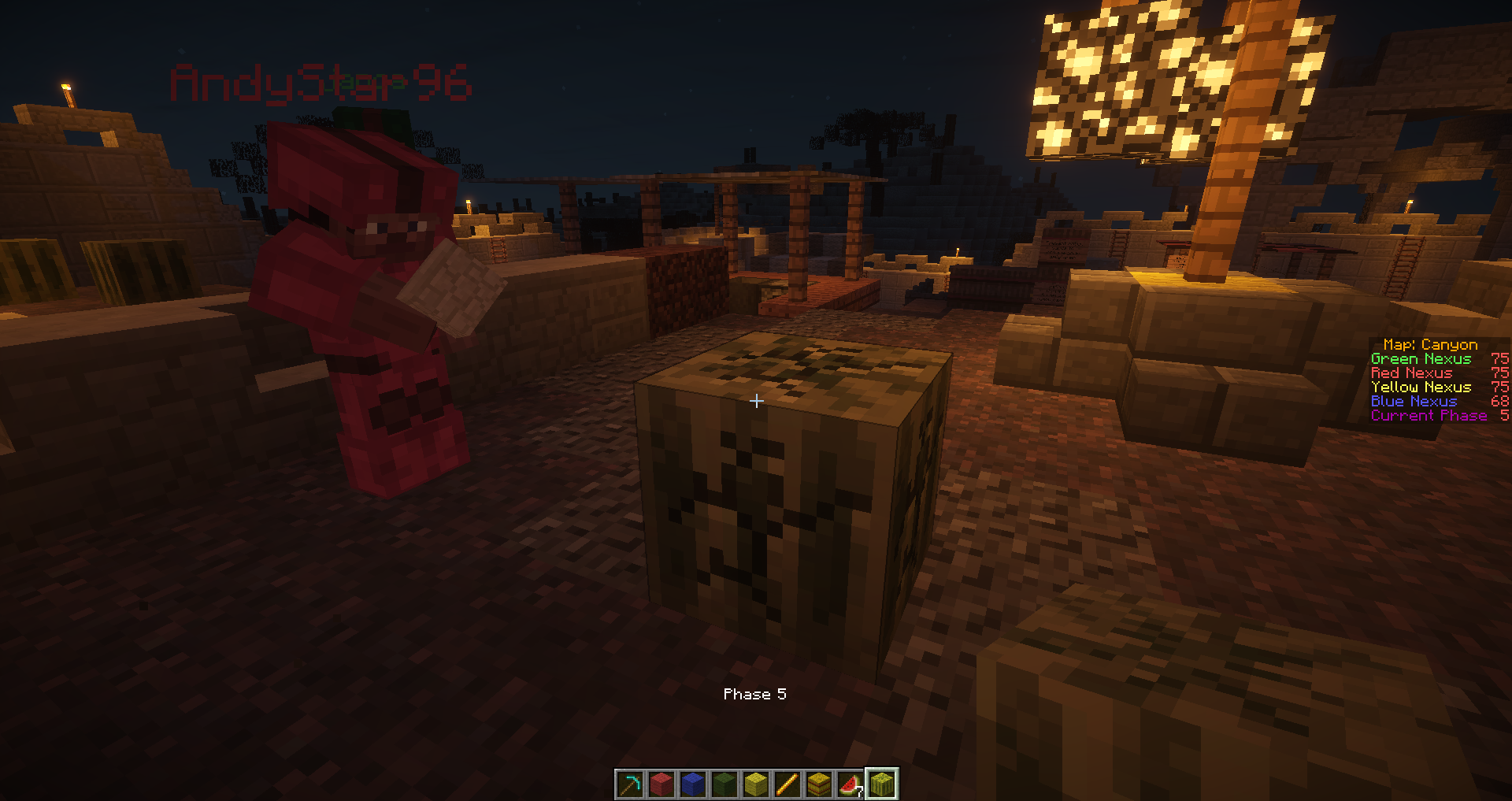Screen dimensions: 1512x801
Task: Select the hay bale hotbar slot
Action: click(819, 784)
